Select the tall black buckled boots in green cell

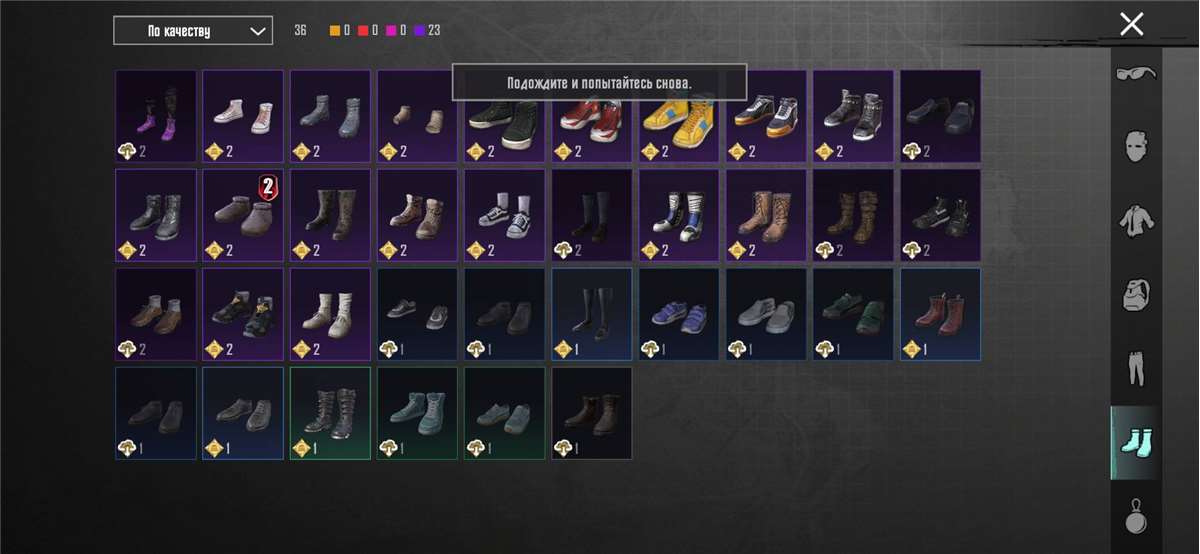tap(330, 413)
